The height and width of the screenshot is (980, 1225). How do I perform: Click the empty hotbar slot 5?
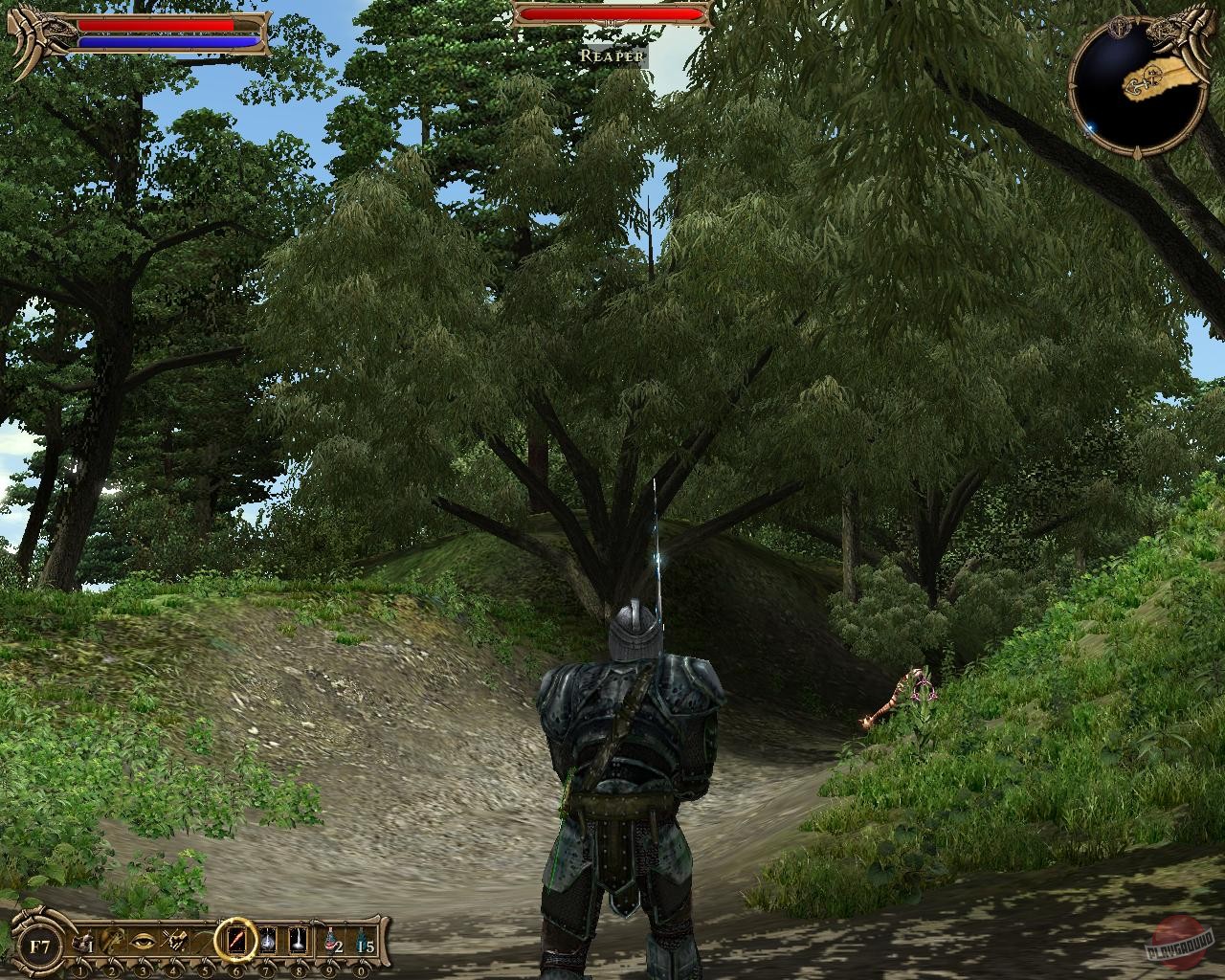pyautogui.click(x=204, y=940)
